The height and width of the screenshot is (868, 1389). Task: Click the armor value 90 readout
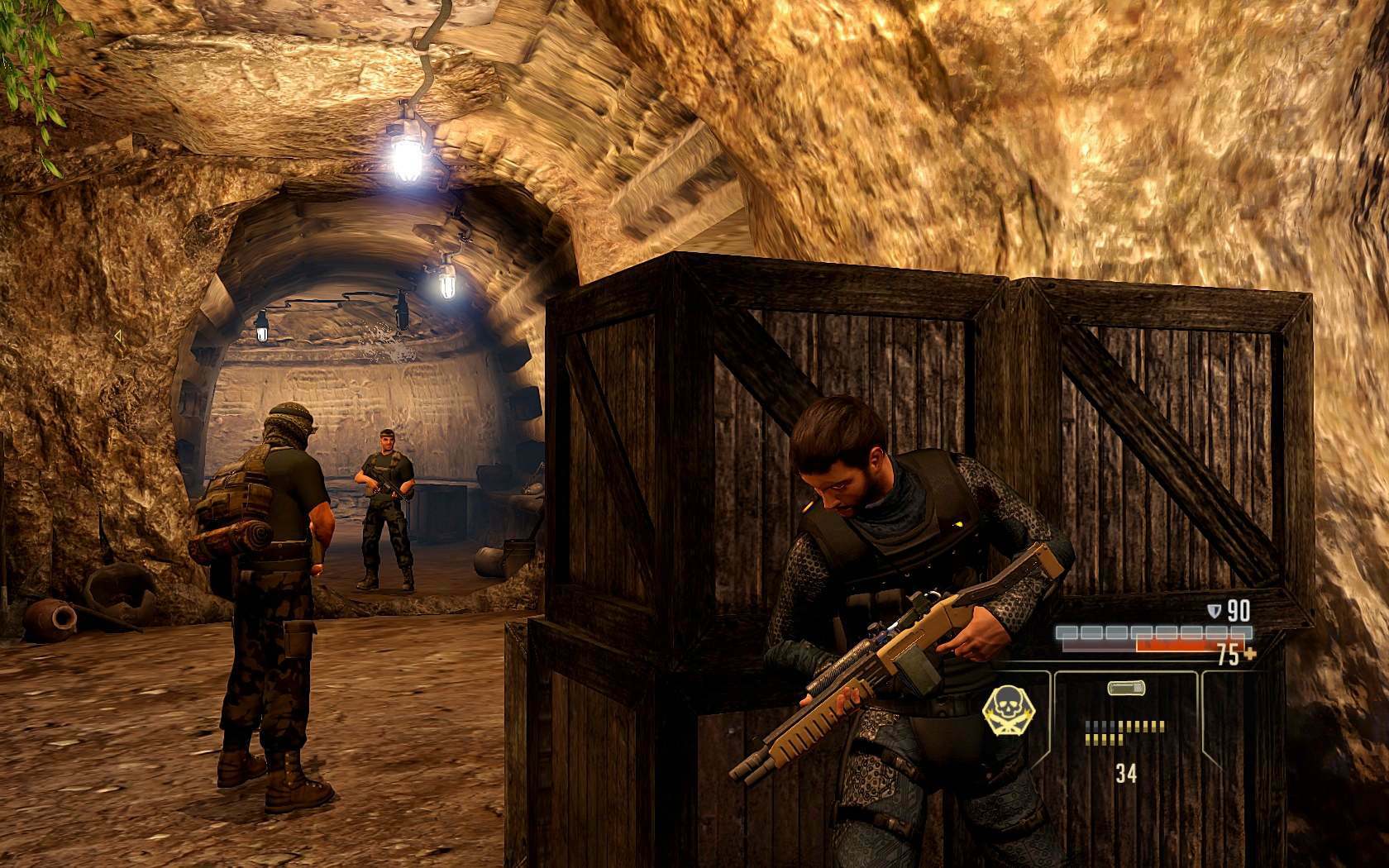(x=1238, y=611)
